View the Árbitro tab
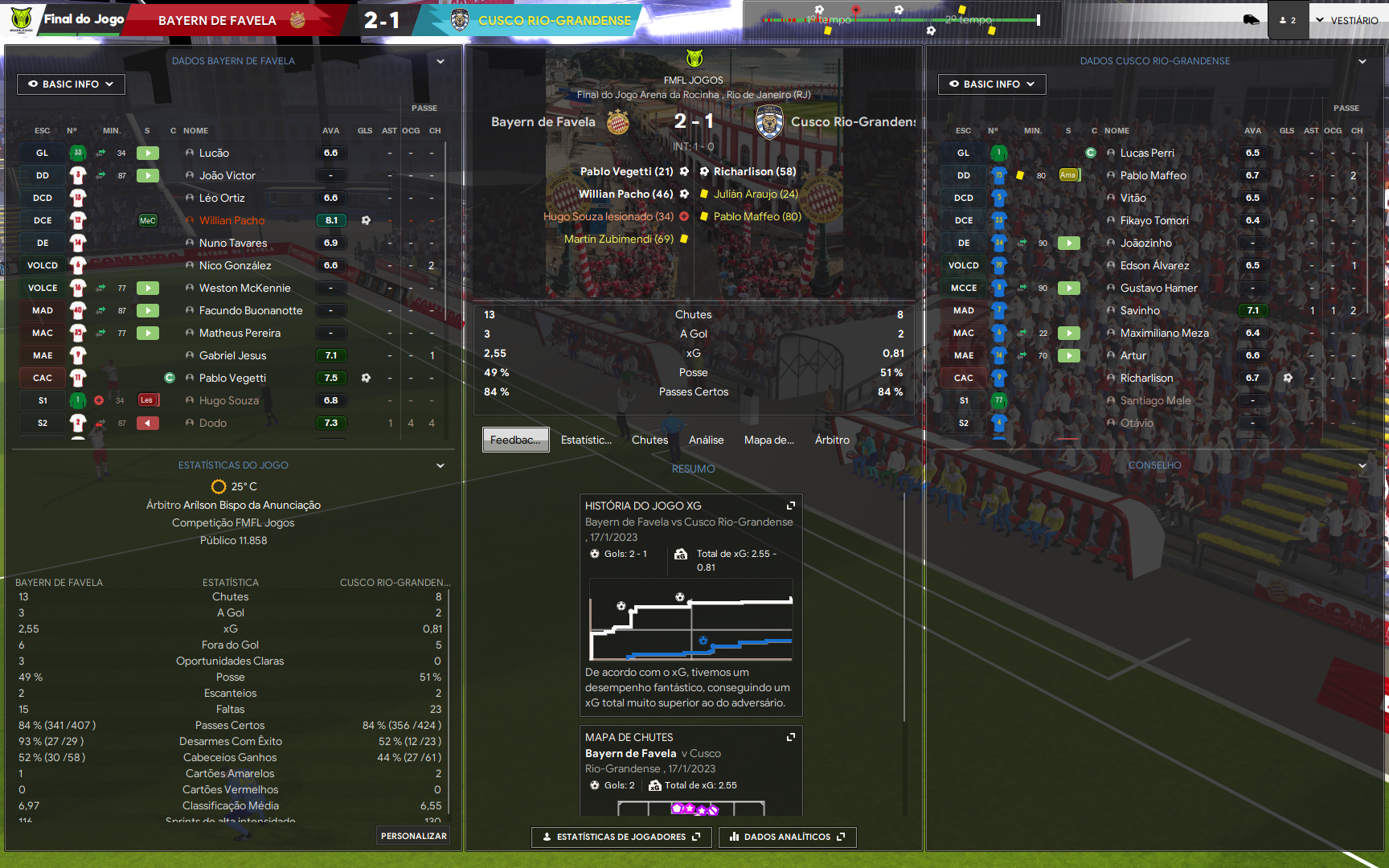Screen dimensions: 1389x868 [x=832, y=440]
